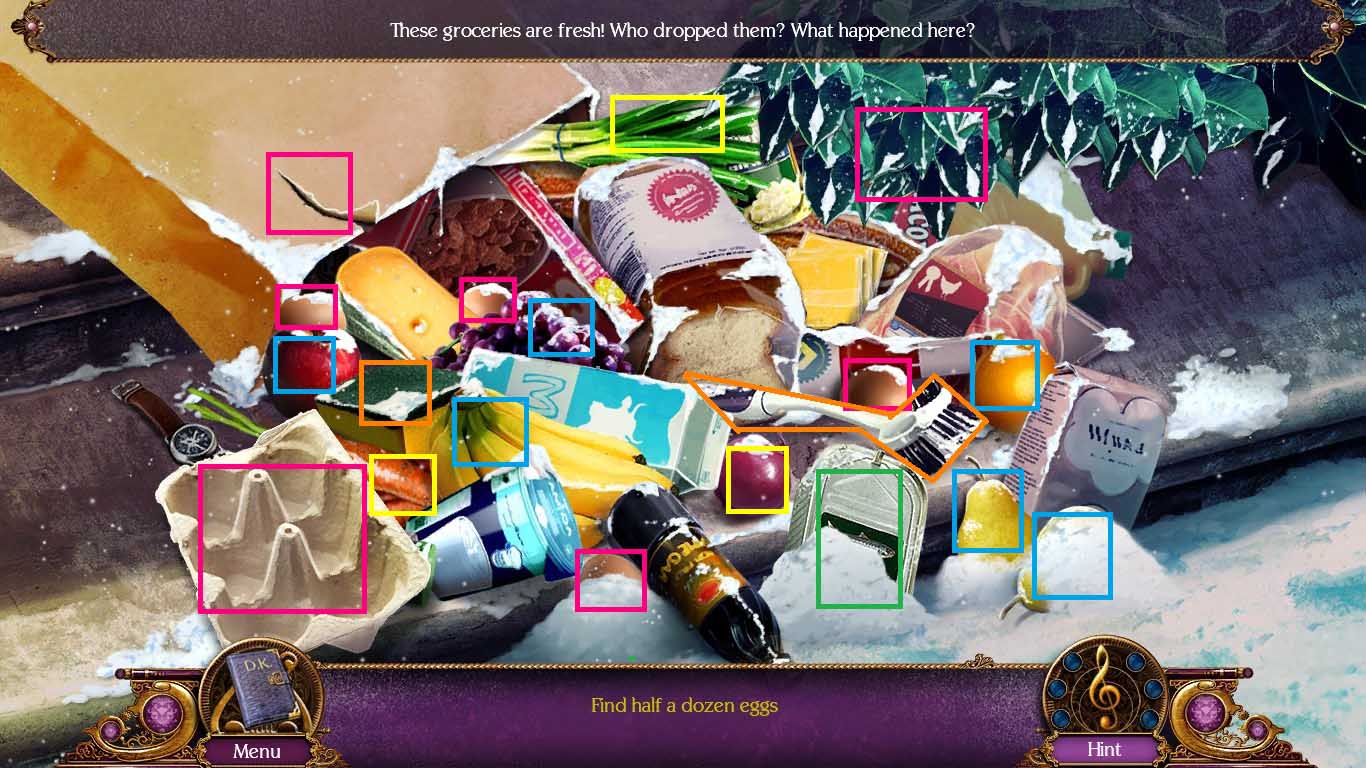Viewport: 1366px width, 768px height.
Task: Click the orange near the ham
Action: point(1004,375)
